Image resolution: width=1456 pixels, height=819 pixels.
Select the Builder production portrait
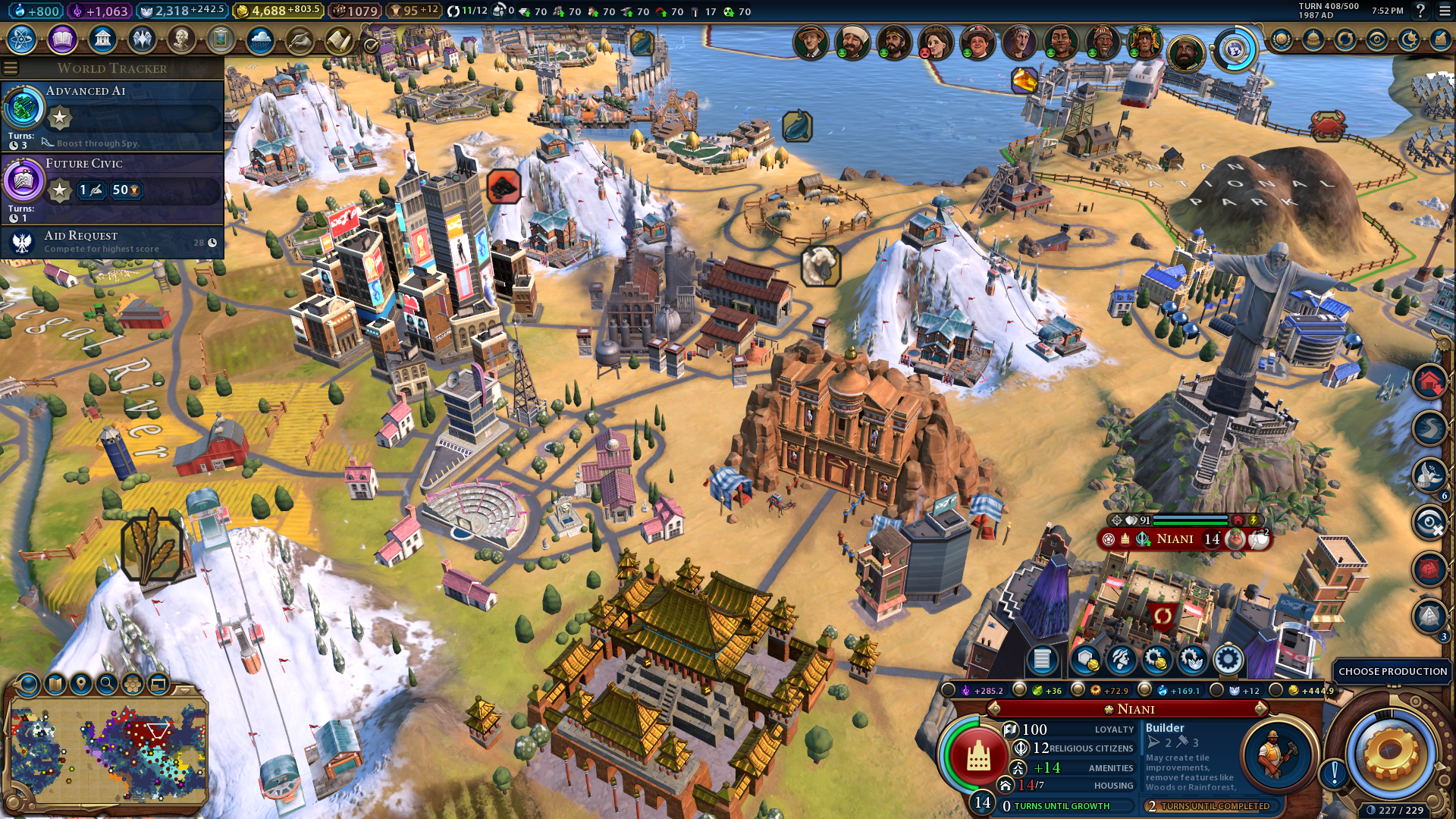pos(1276,753)
